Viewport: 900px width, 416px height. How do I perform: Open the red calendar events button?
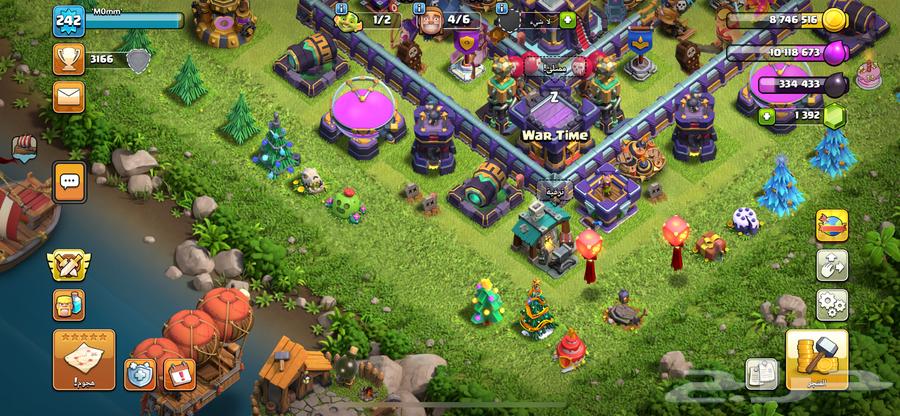point(178,374)
